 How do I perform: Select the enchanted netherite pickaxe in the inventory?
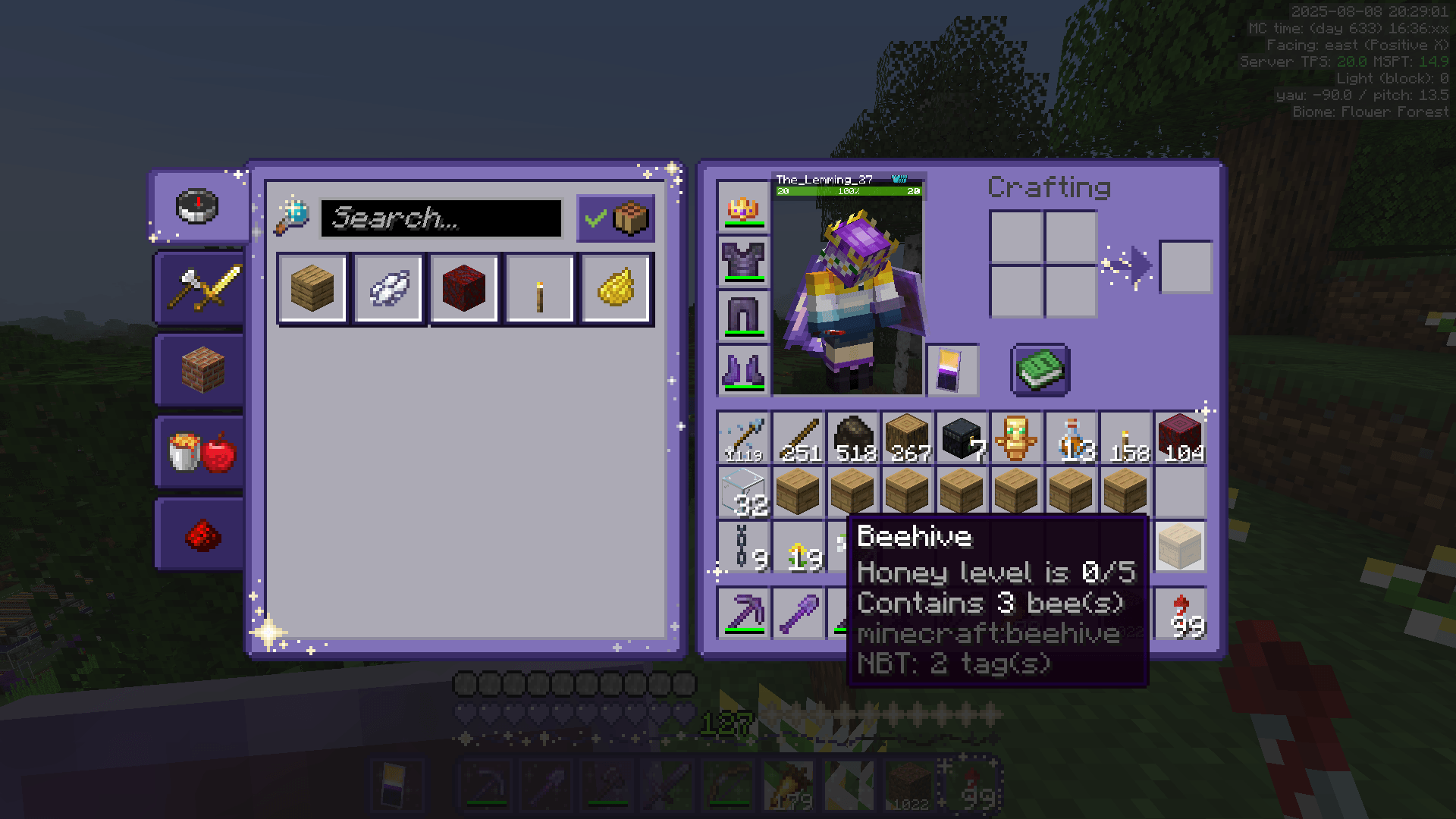tap(743, 613)
